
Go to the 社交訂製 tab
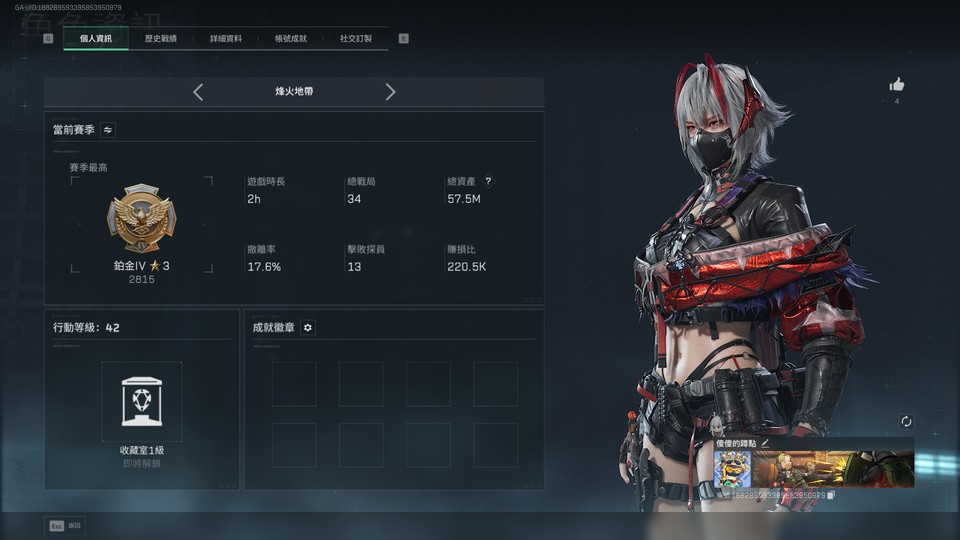(355, 39)
